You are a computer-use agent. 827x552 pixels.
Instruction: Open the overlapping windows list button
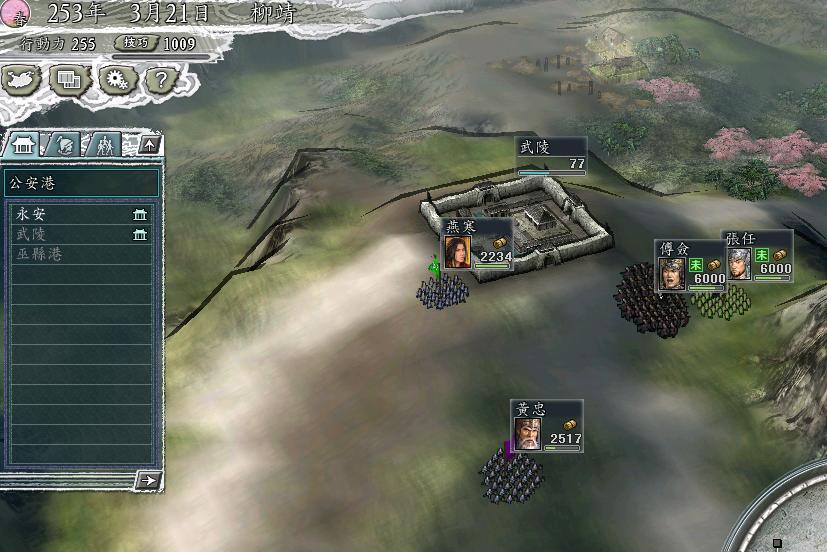pos(69,79)
